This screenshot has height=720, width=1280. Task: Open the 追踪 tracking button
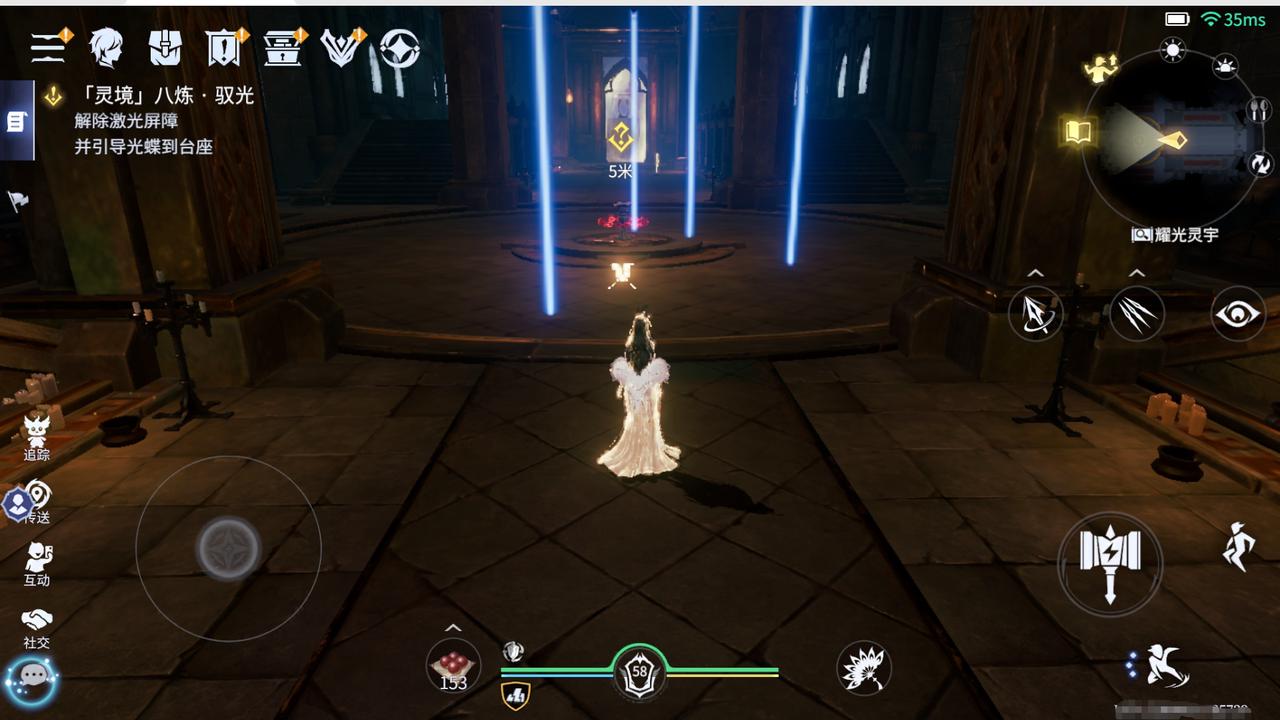tap(37, 437)
